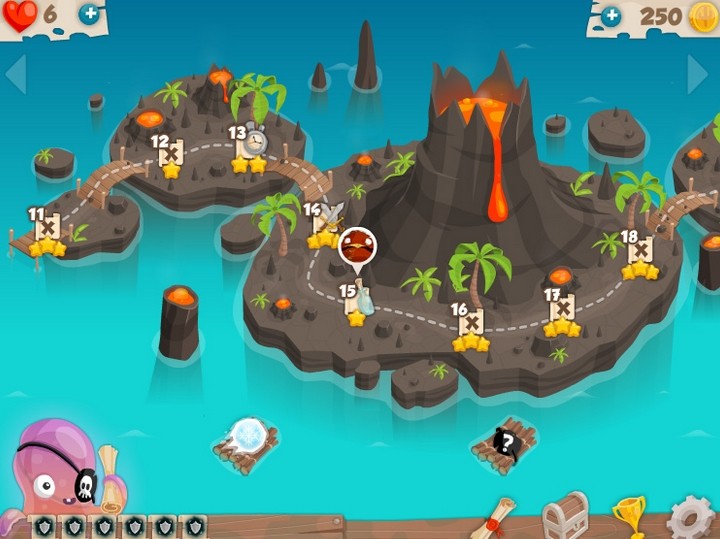Screen dimensions: 720x539
Task: Select level 17 on the map
Action: coord(563,310)
